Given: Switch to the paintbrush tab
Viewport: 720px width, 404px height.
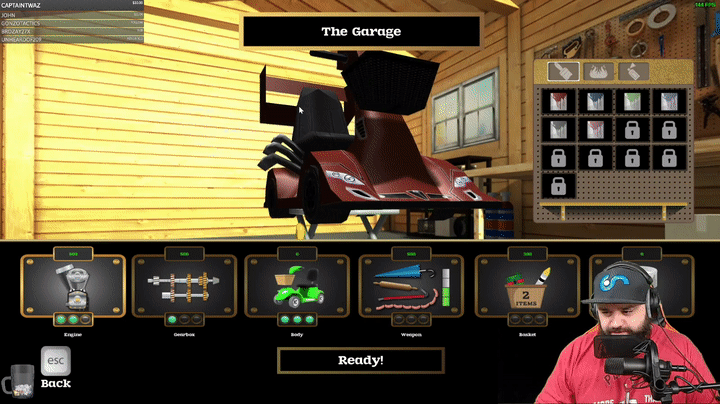Looking at the screenshot, I should (x=564, y=72).
